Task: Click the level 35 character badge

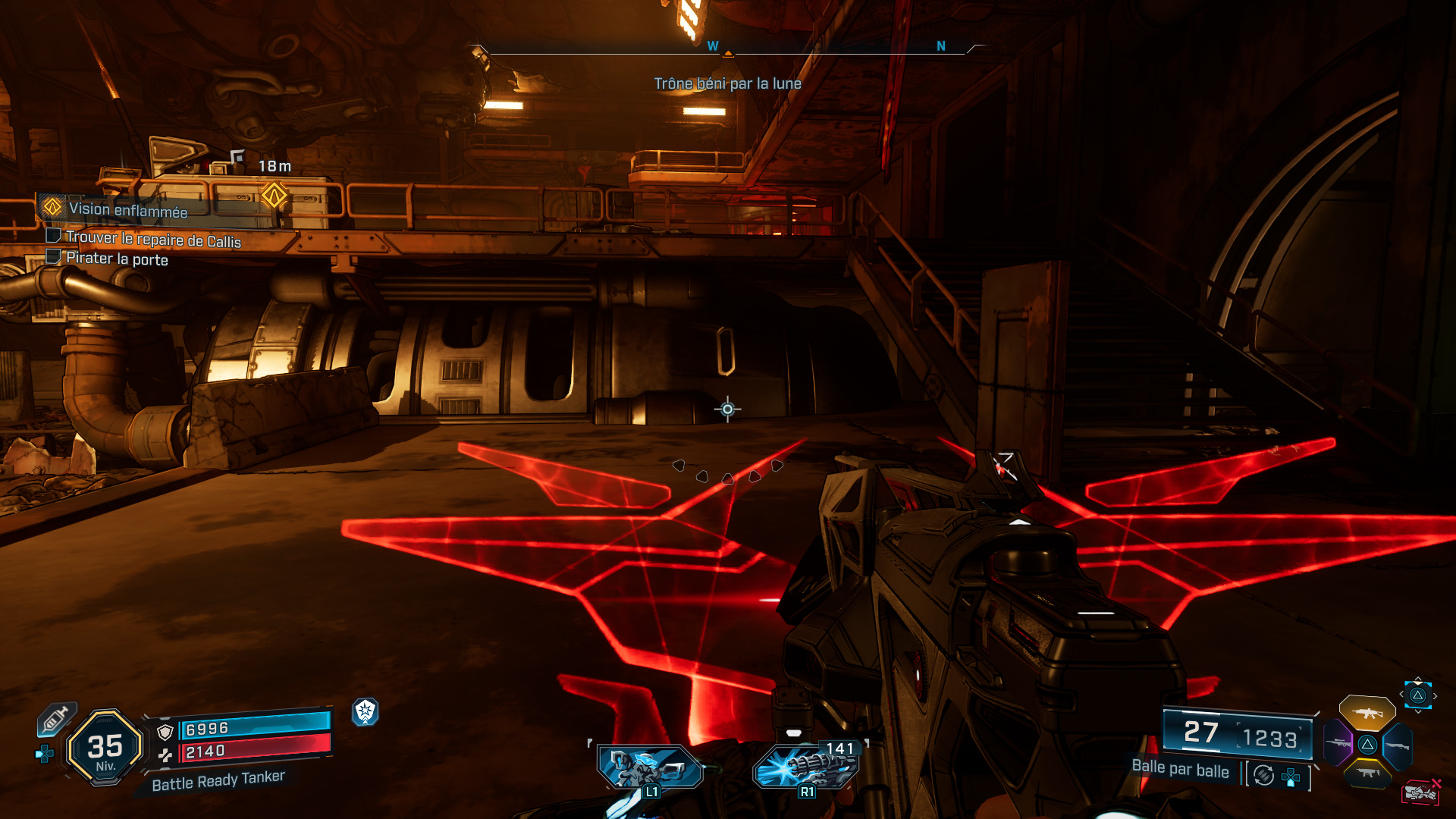Action: [x=105, y=748]
